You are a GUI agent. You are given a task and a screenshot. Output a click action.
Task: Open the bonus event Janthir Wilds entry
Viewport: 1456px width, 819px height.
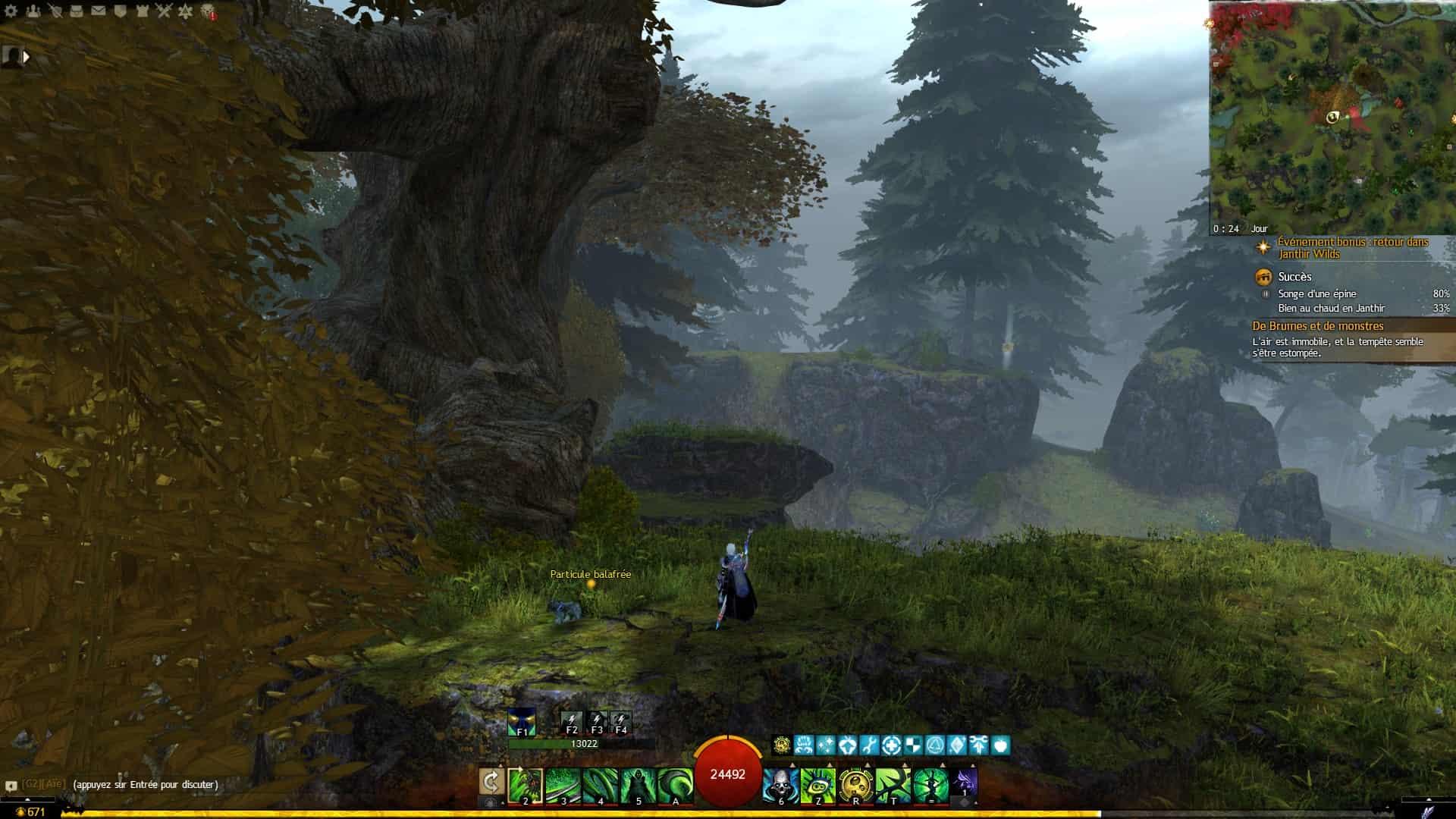tap(1353, 248)
